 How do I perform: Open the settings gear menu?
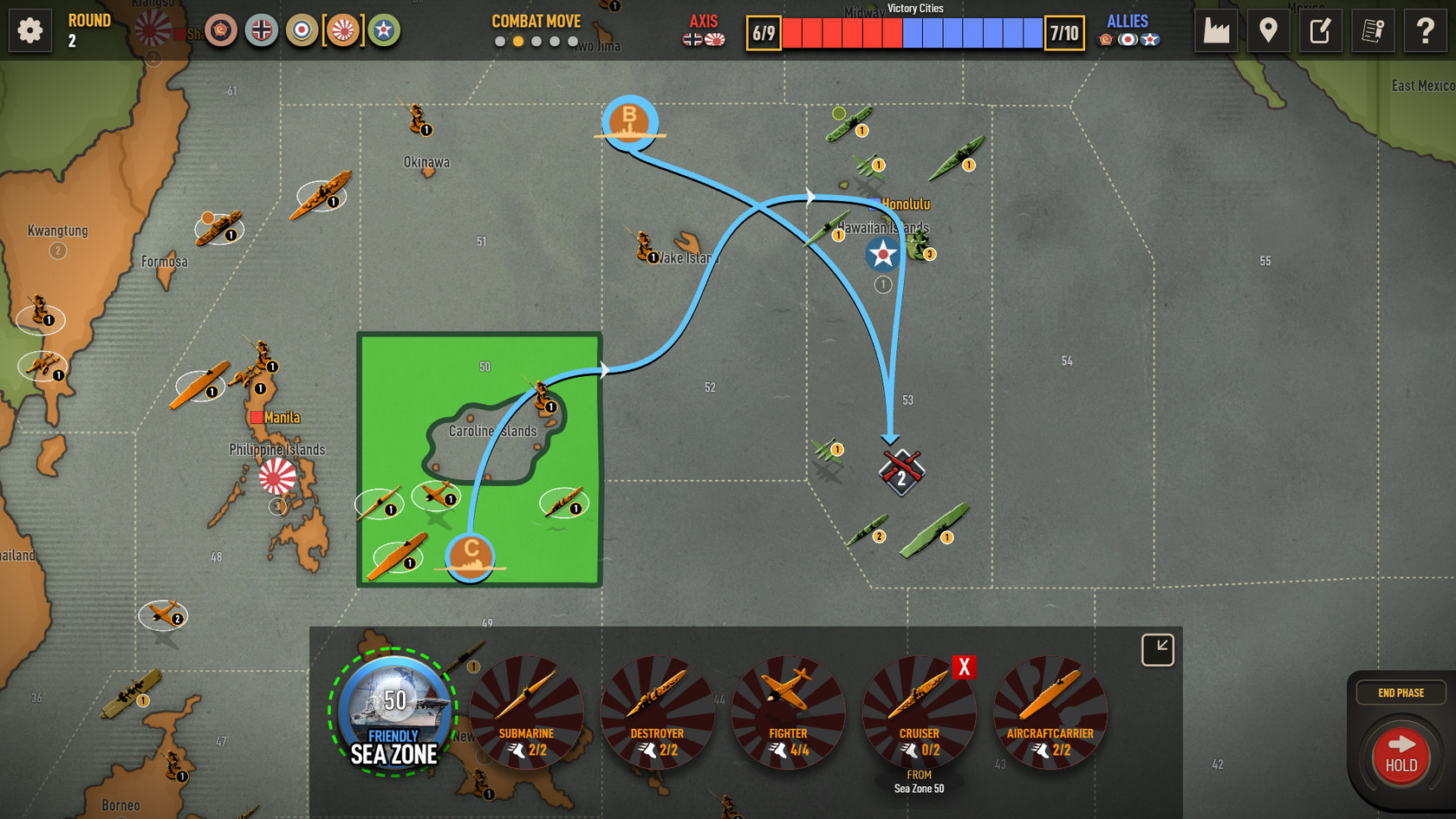[x=29, y=30]
